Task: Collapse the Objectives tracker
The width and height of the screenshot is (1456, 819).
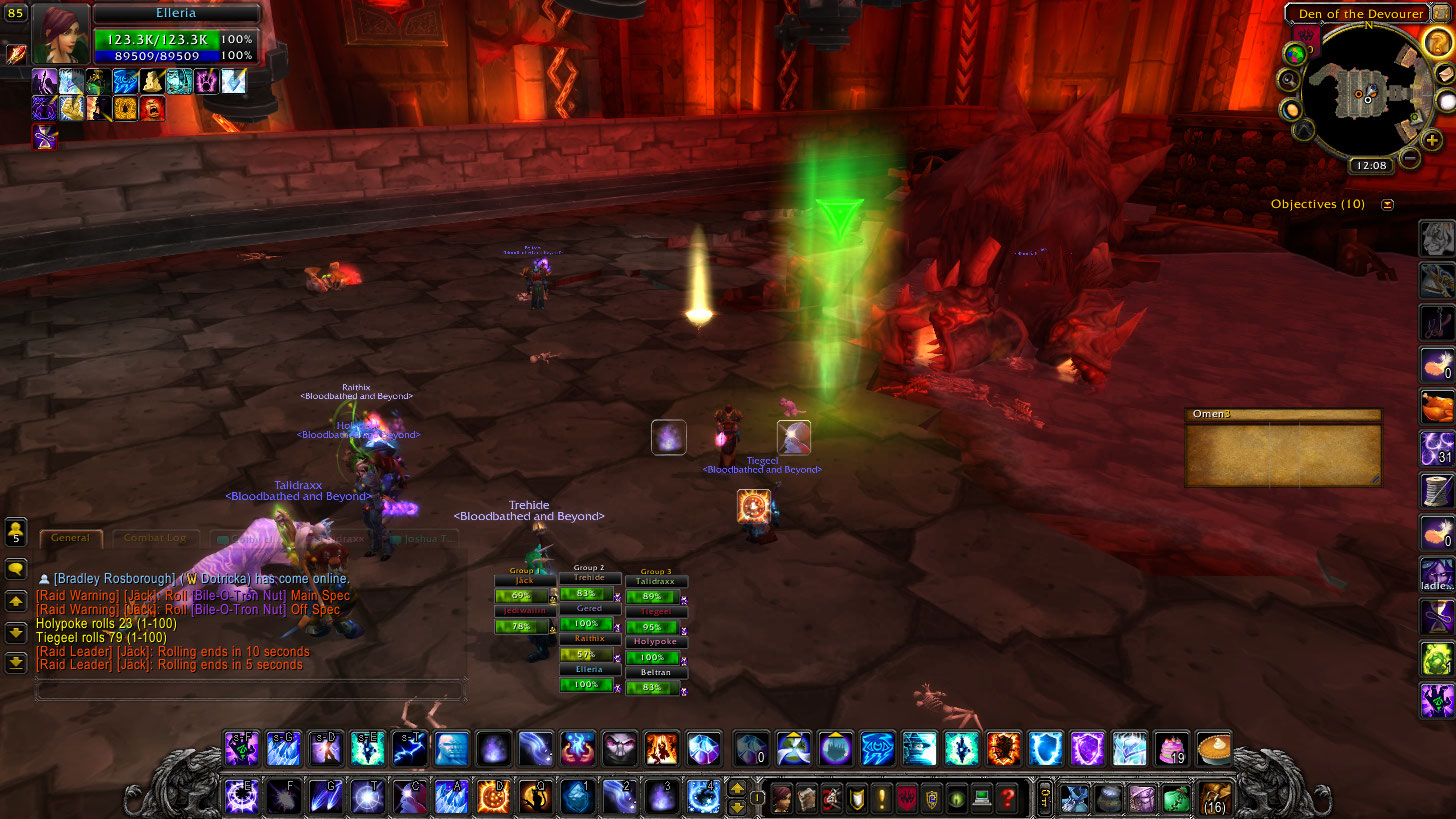Action: point(1387,204)
